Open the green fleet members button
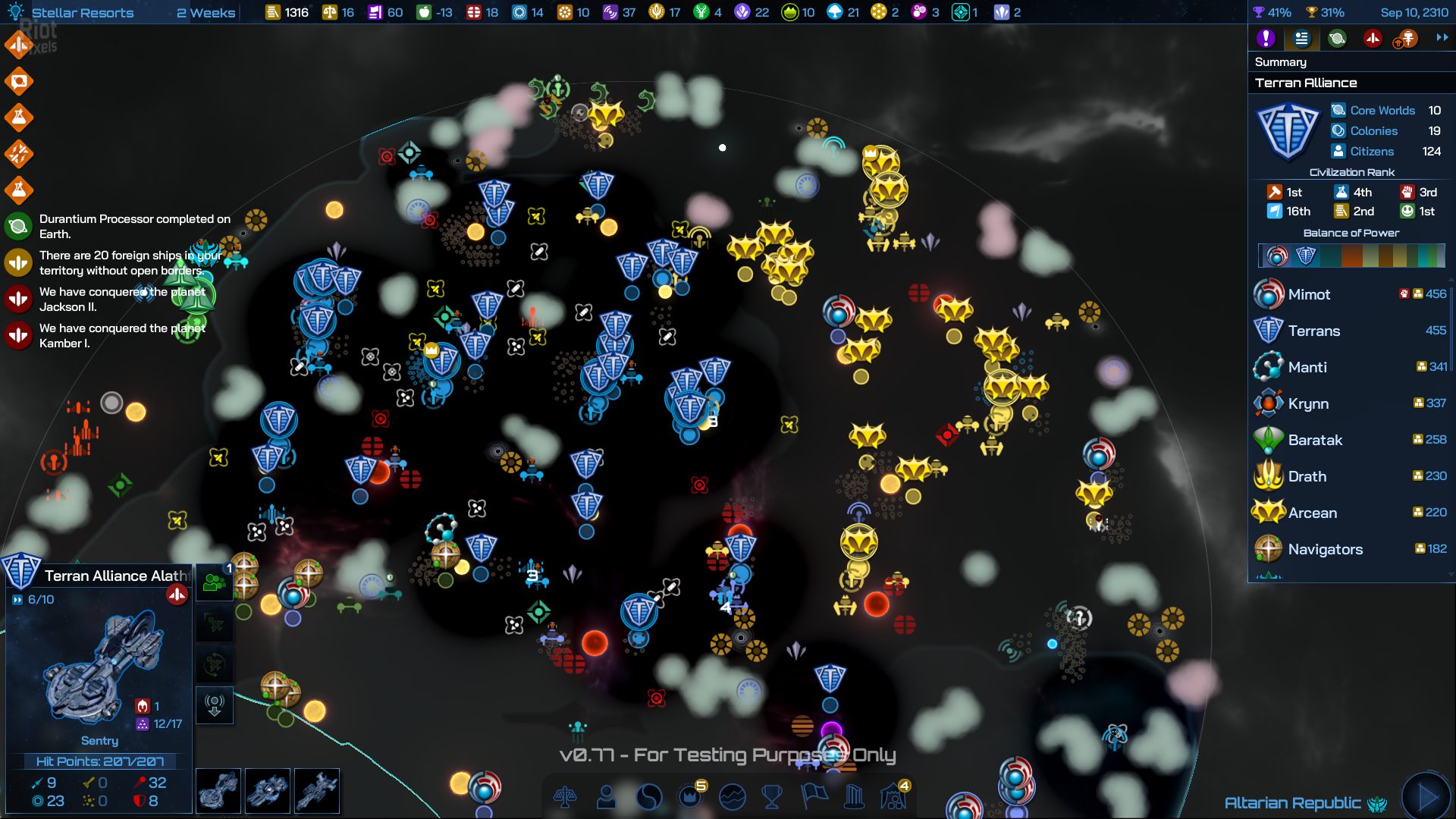The height and width of the screenshot is (819, 1456). tap(215, 583)
